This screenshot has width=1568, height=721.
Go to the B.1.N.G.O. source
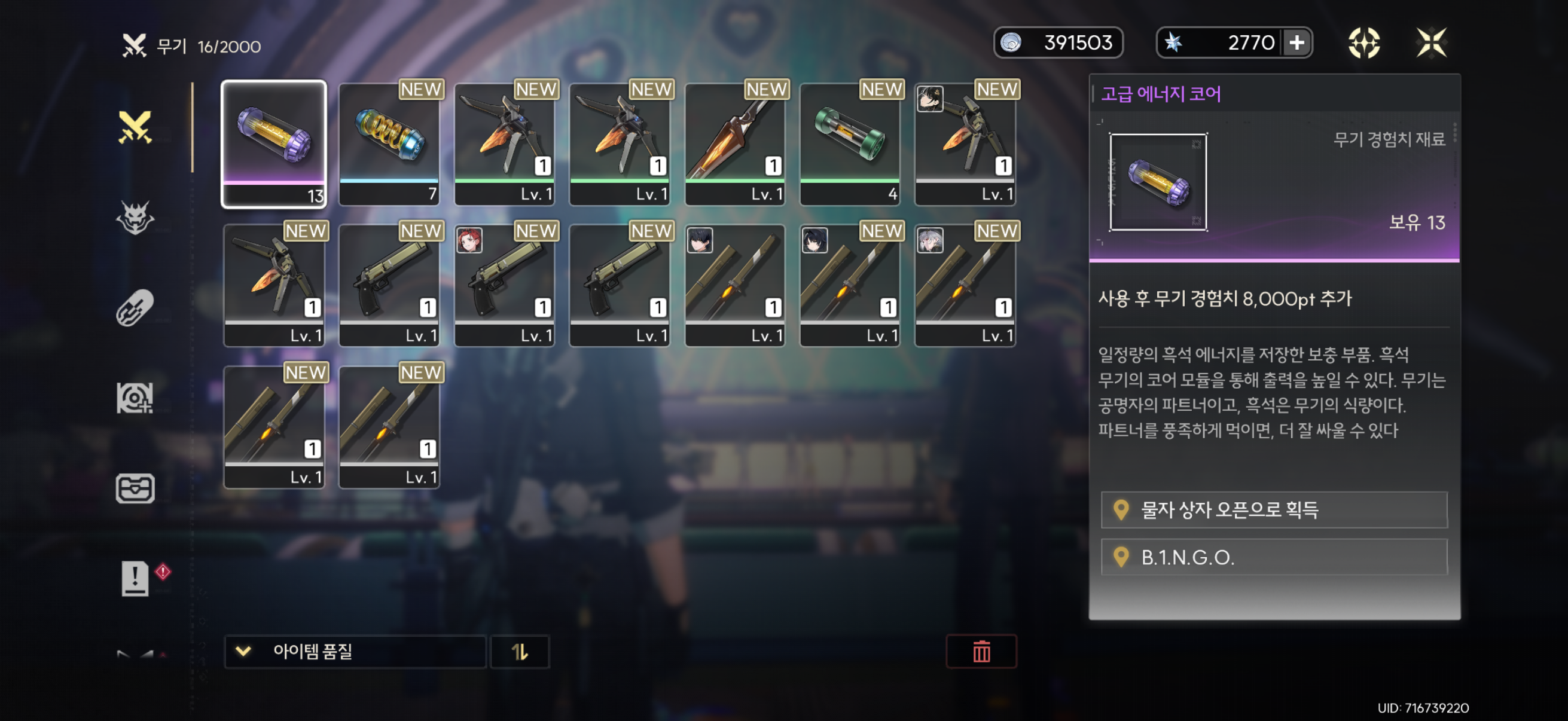pos(1274,557)
